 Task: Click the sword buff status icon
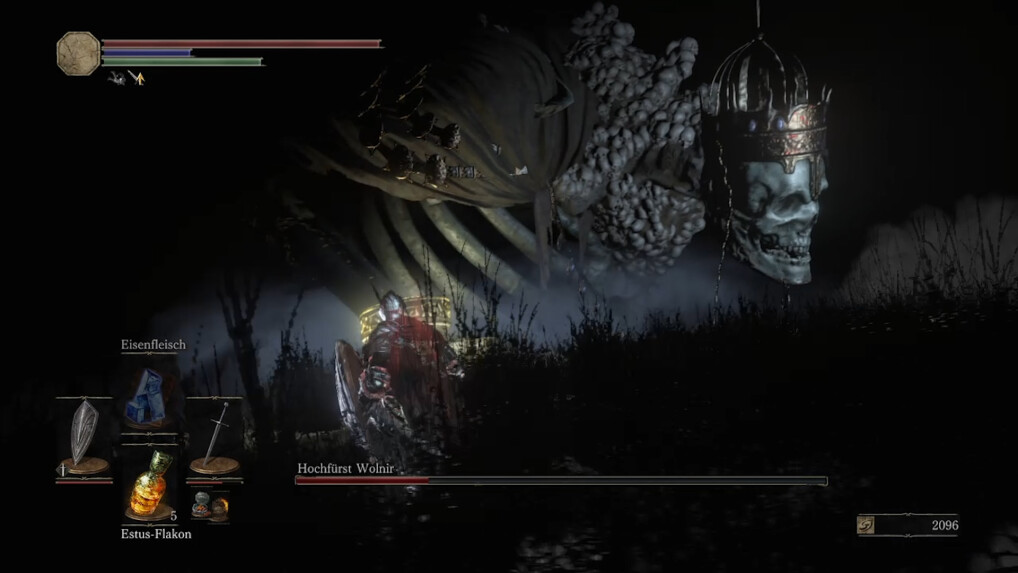pyautogui.click(x=136, y=78)
